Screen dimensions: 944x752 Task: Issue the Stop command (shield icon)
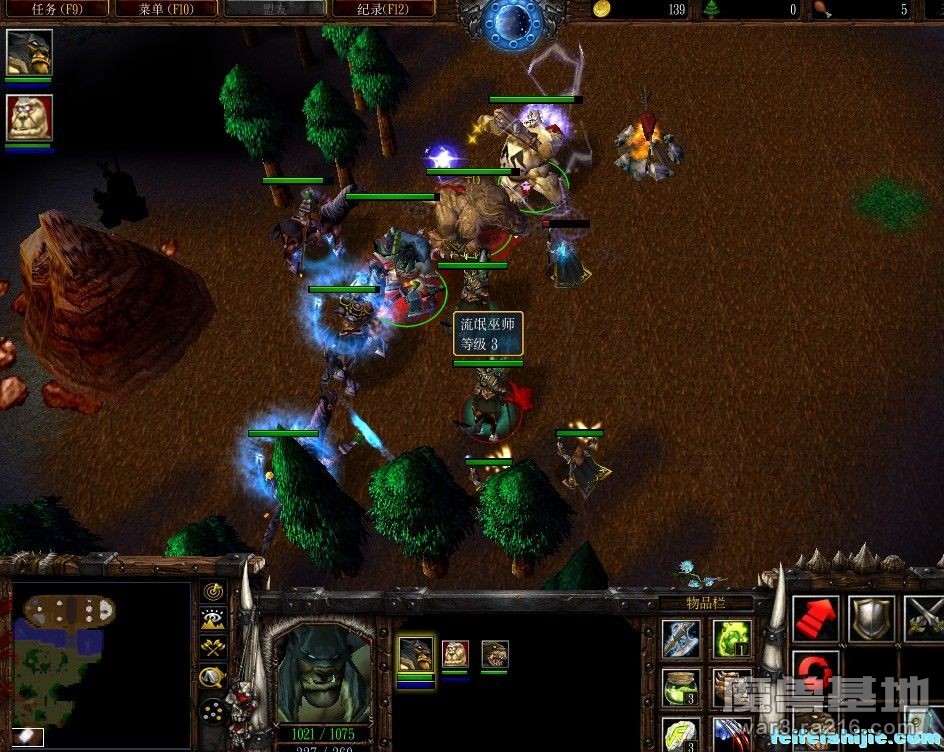pos(871,619)
